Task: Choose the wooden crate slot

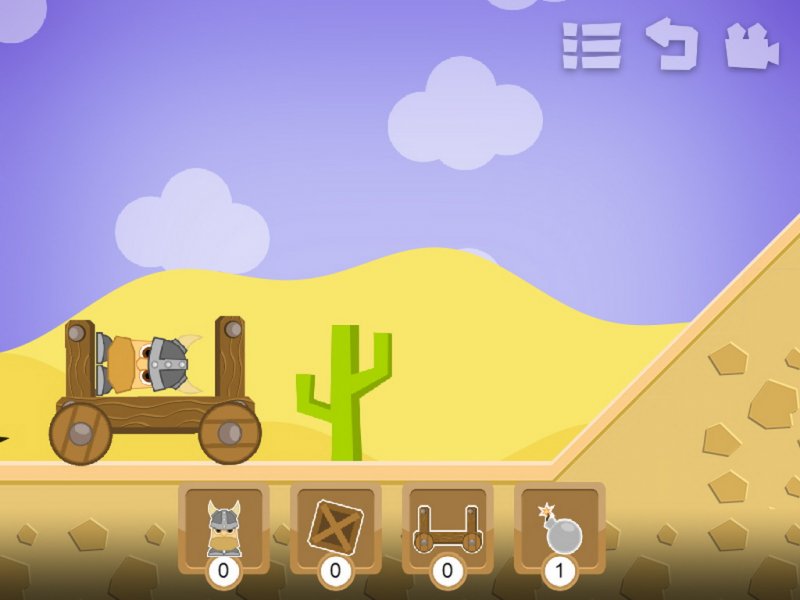Action: pos(335,529)
